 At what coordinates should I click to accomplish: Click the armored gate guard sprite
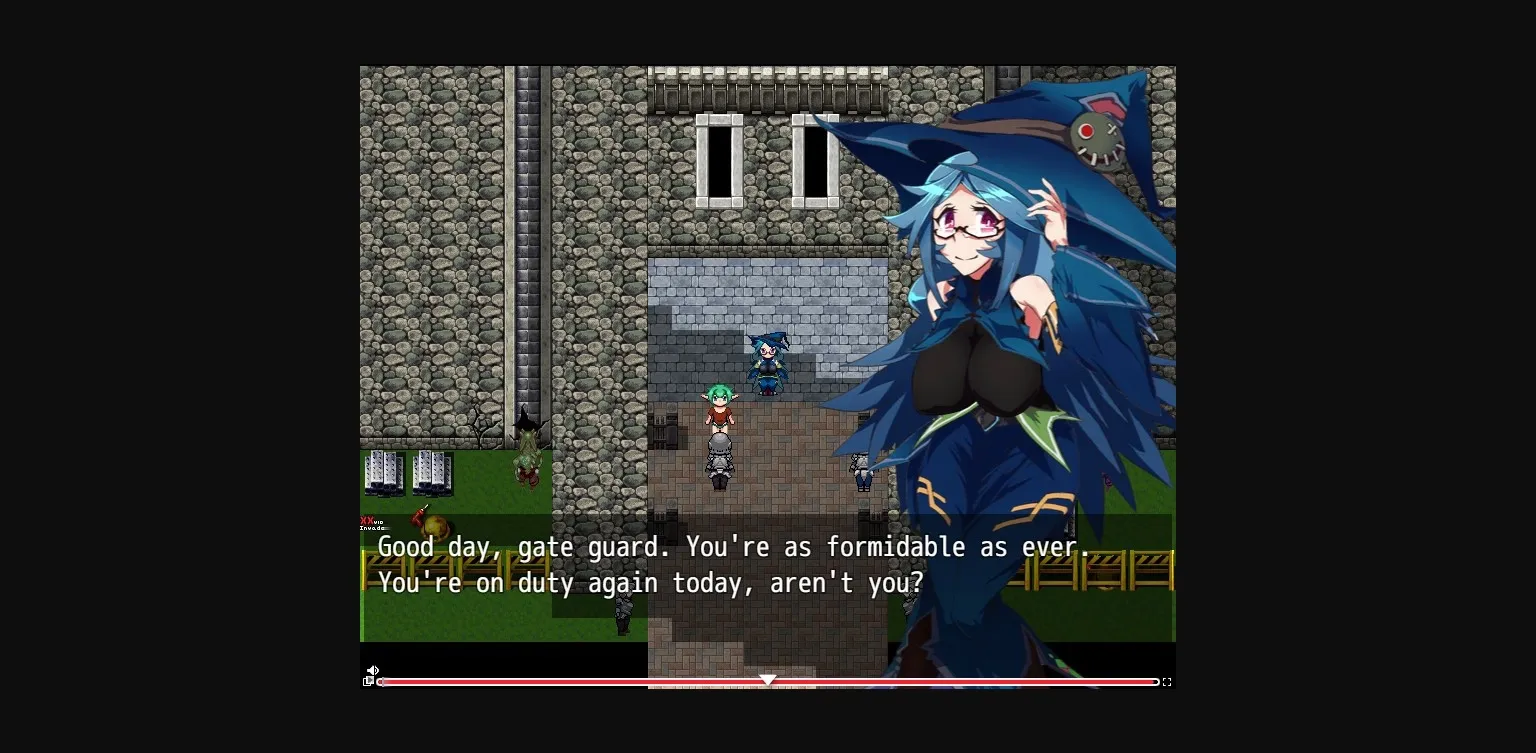[x=720, y=460]
